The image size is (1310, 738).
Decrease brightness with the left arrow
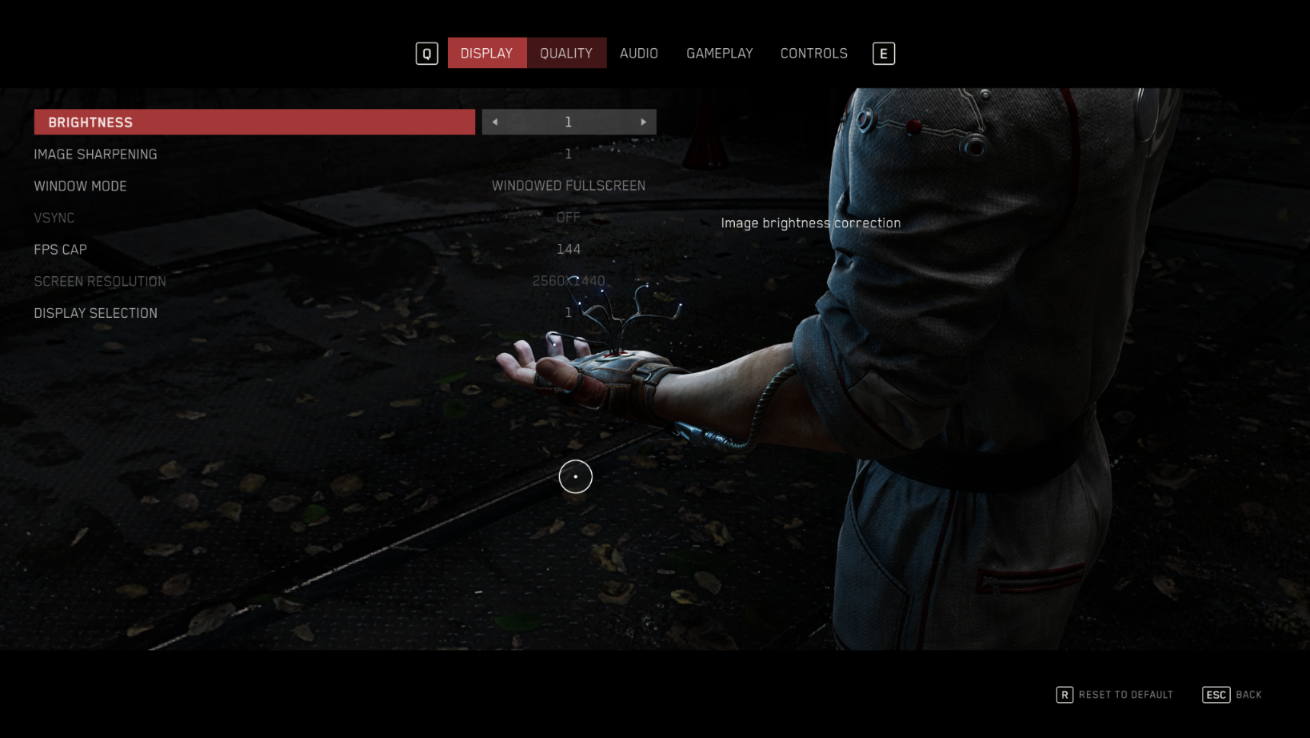[x=495, y=122]
